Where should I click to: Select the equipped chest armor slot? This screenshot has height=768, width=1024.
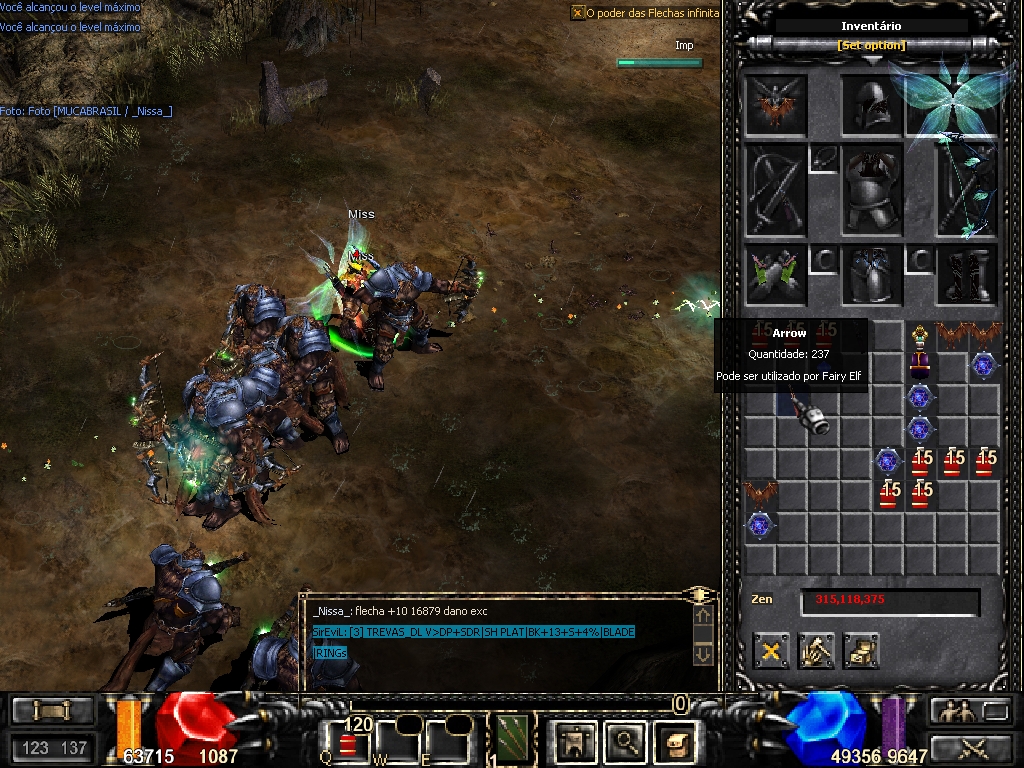(x=872, y=190)
